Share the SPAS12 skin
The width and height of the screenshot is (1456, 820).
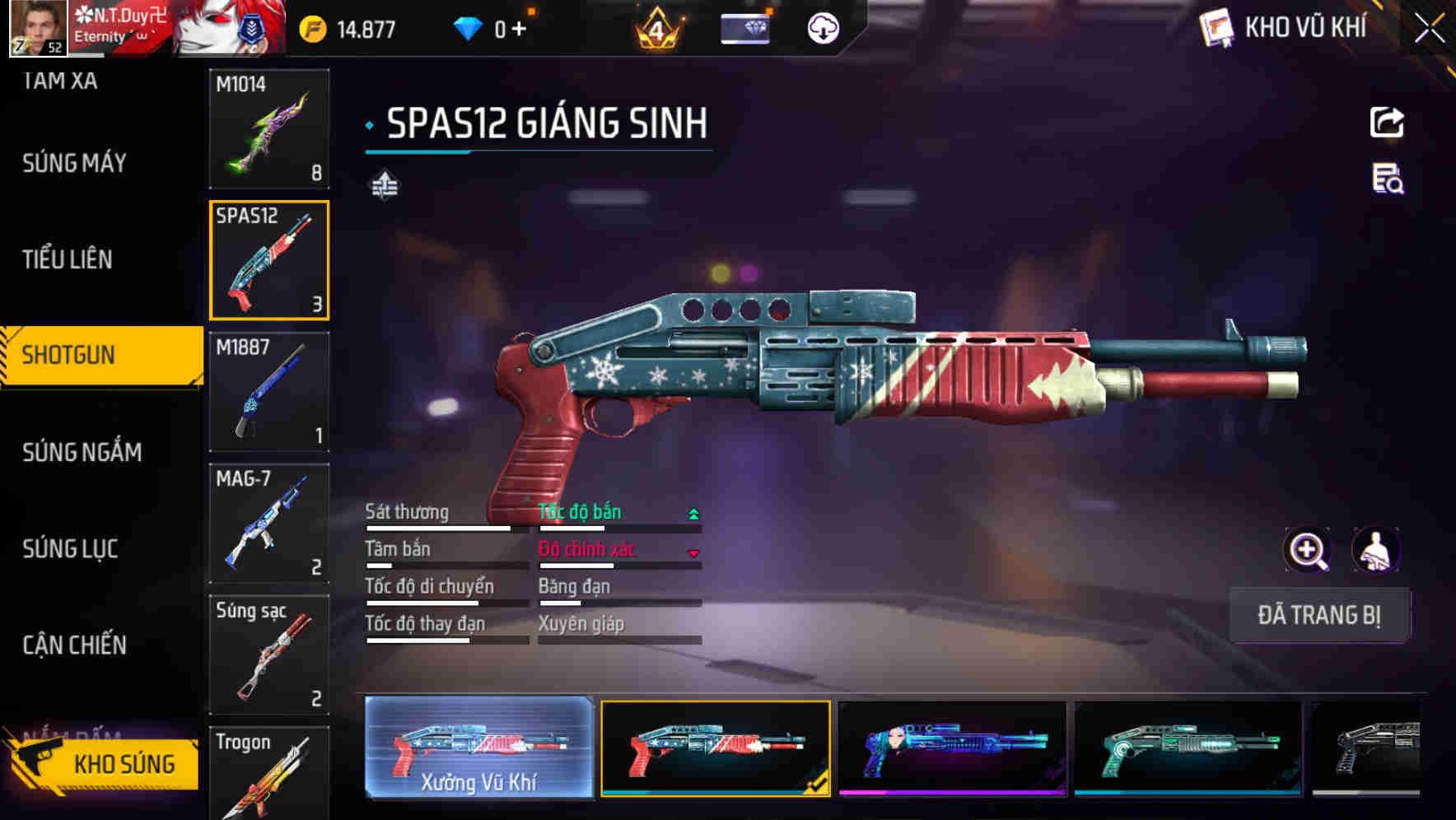(1387, 123)
